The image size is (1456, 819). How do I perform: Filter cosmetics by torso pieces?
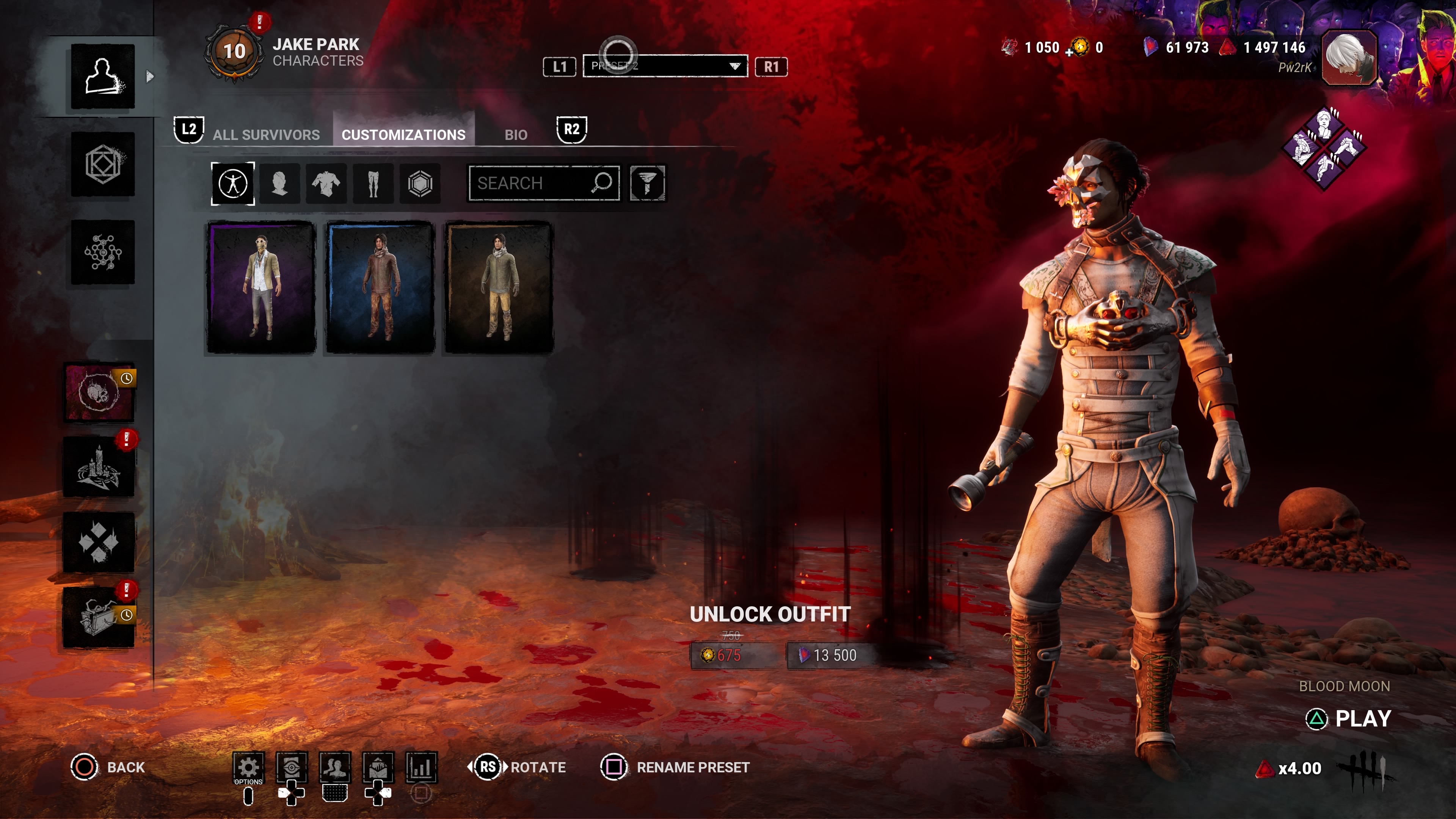pyautogui.click(x=326, y=183)
